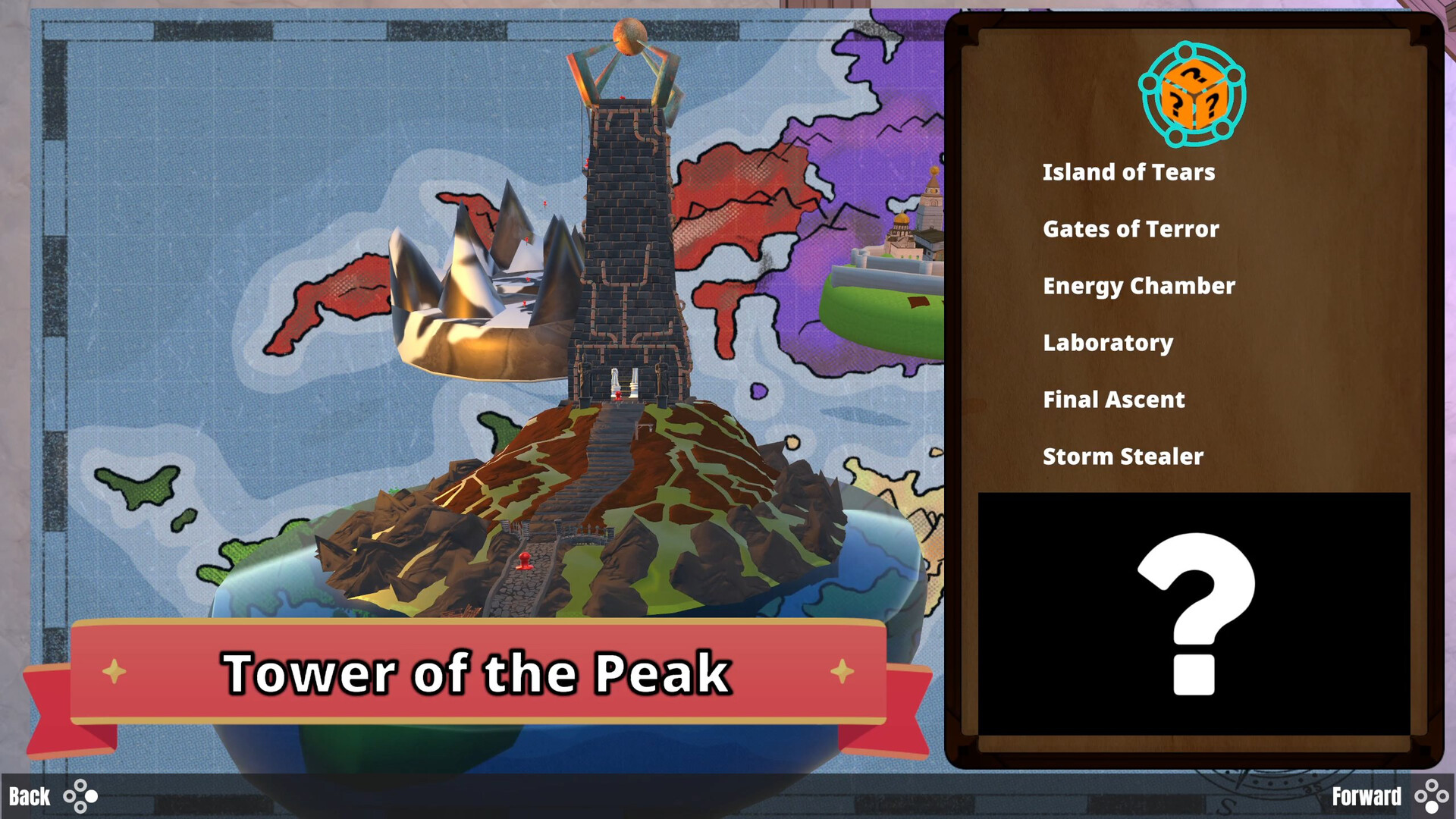Select the Final Ascent level
The width and height of the screenshot is (1456, 819).
1113,400
